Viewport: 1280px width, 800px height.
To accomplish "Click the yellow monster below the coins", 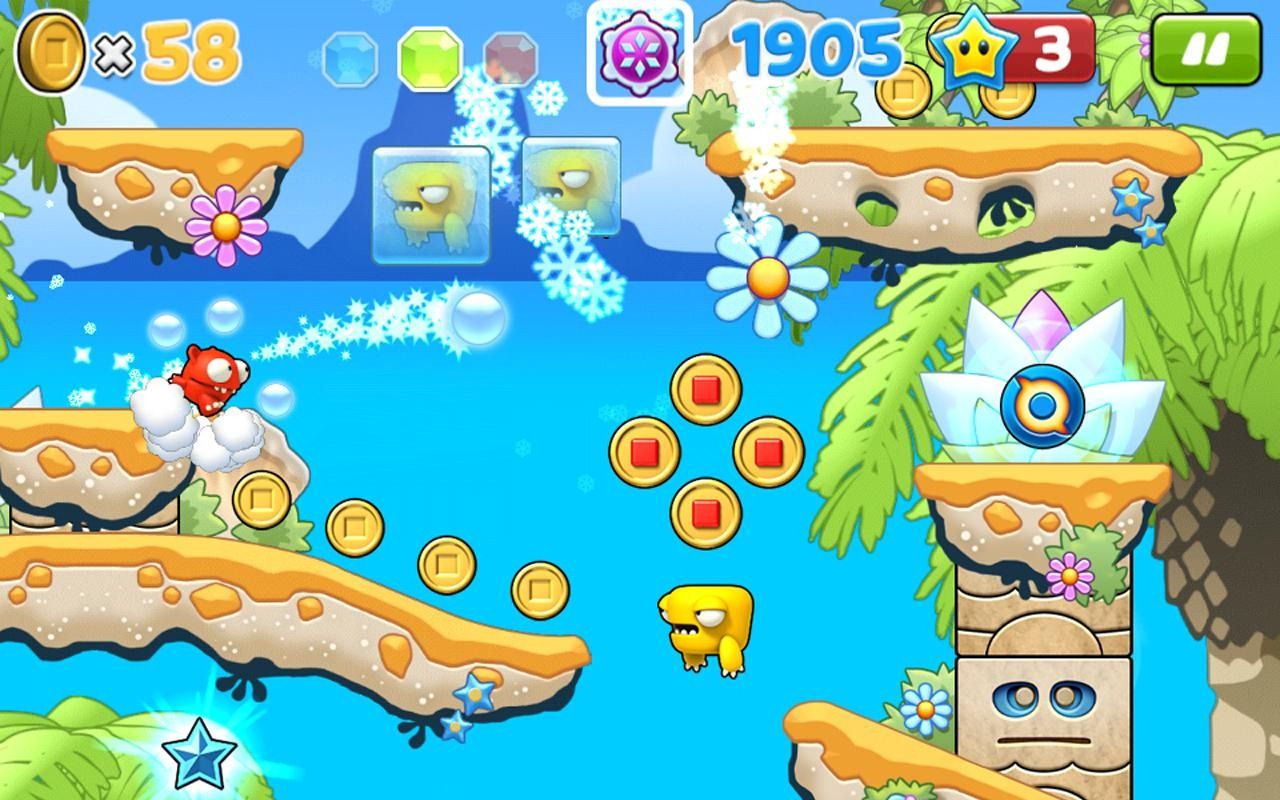I will 703,630.
